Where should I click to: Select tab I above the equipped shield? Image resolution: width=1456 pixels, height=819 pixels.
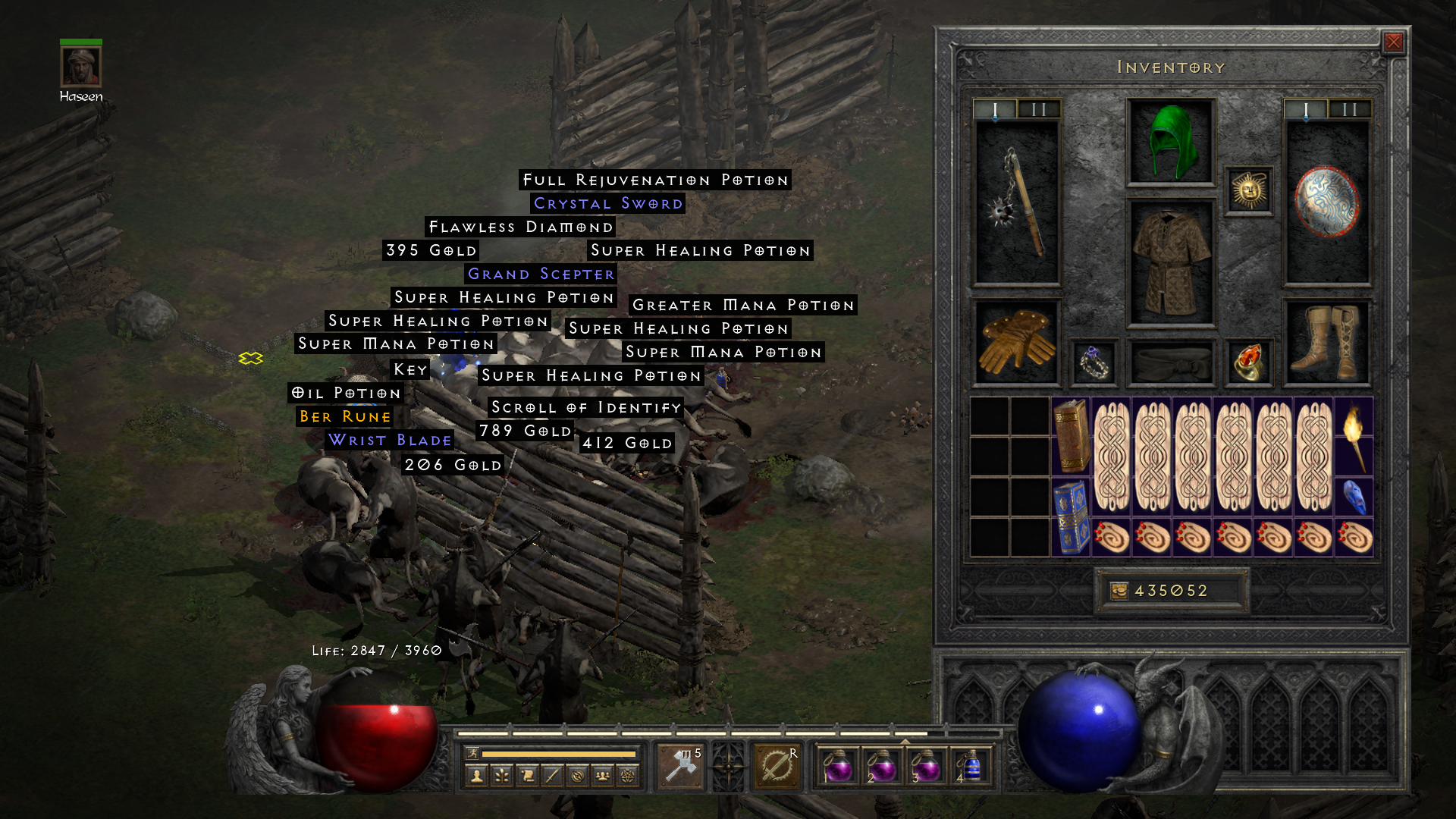tap(1305, 108)
